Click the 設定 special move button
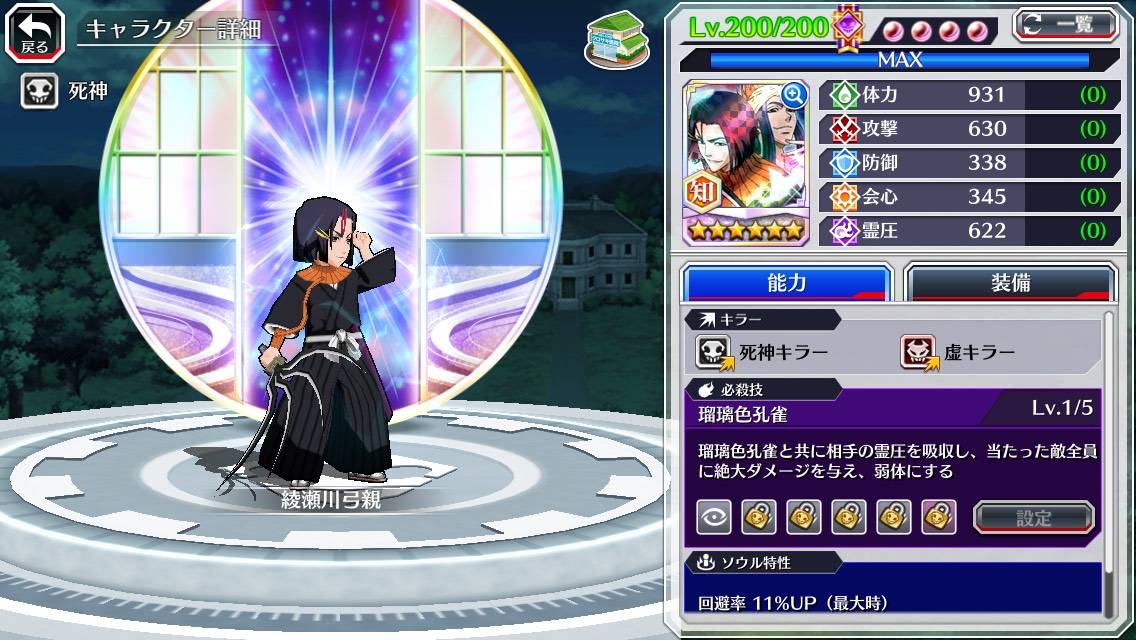Screen dimensions: 1136x640 point(1034,518)
